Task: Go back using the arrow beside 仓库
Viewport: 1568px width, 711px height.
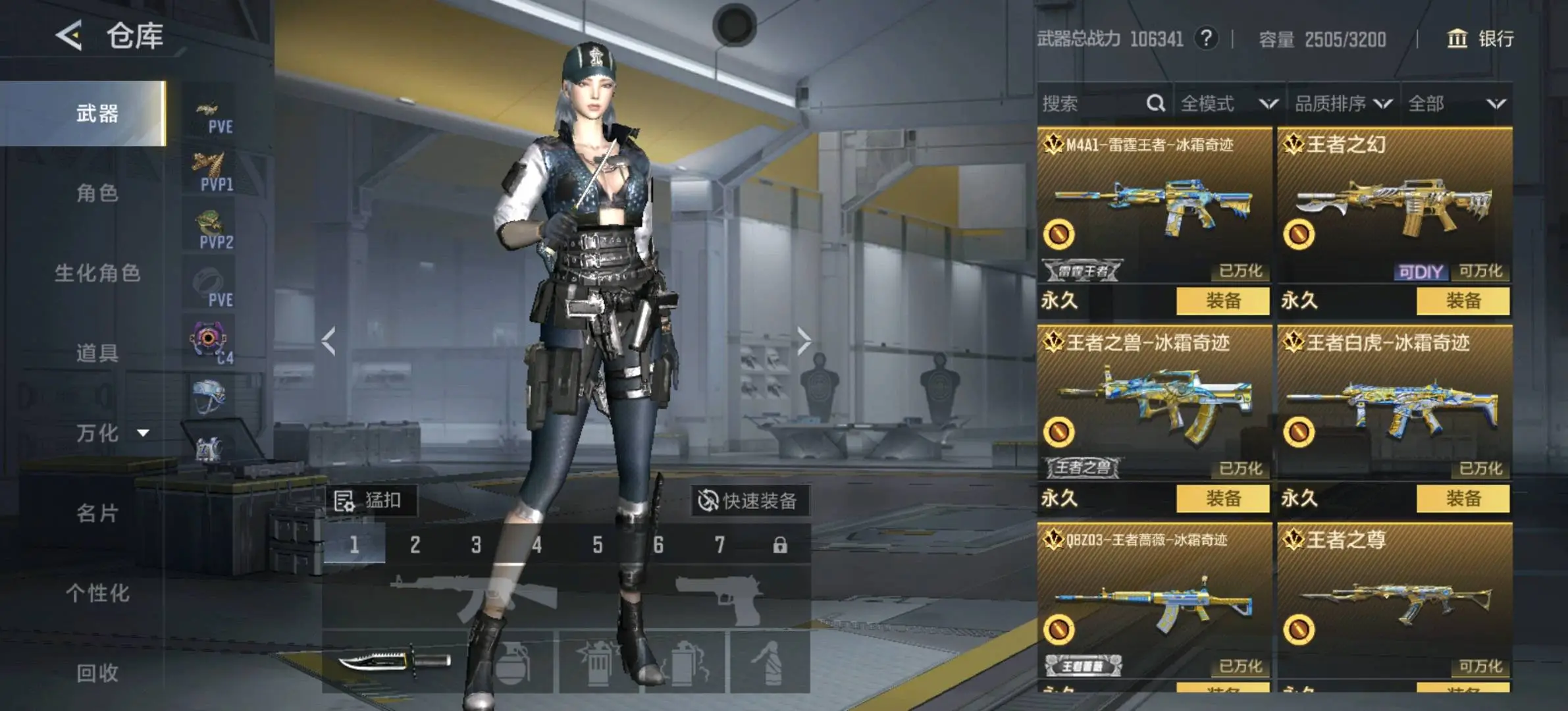Action: (69, 36)
